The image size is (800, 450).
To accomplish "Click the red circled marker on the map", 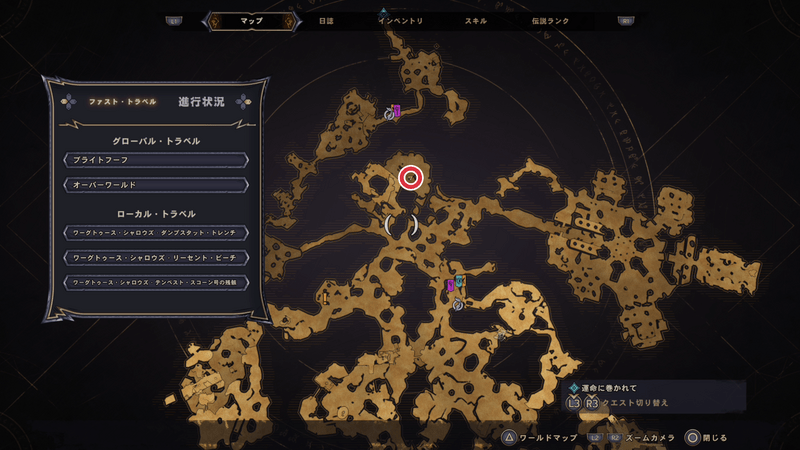I will coord(411,178).
